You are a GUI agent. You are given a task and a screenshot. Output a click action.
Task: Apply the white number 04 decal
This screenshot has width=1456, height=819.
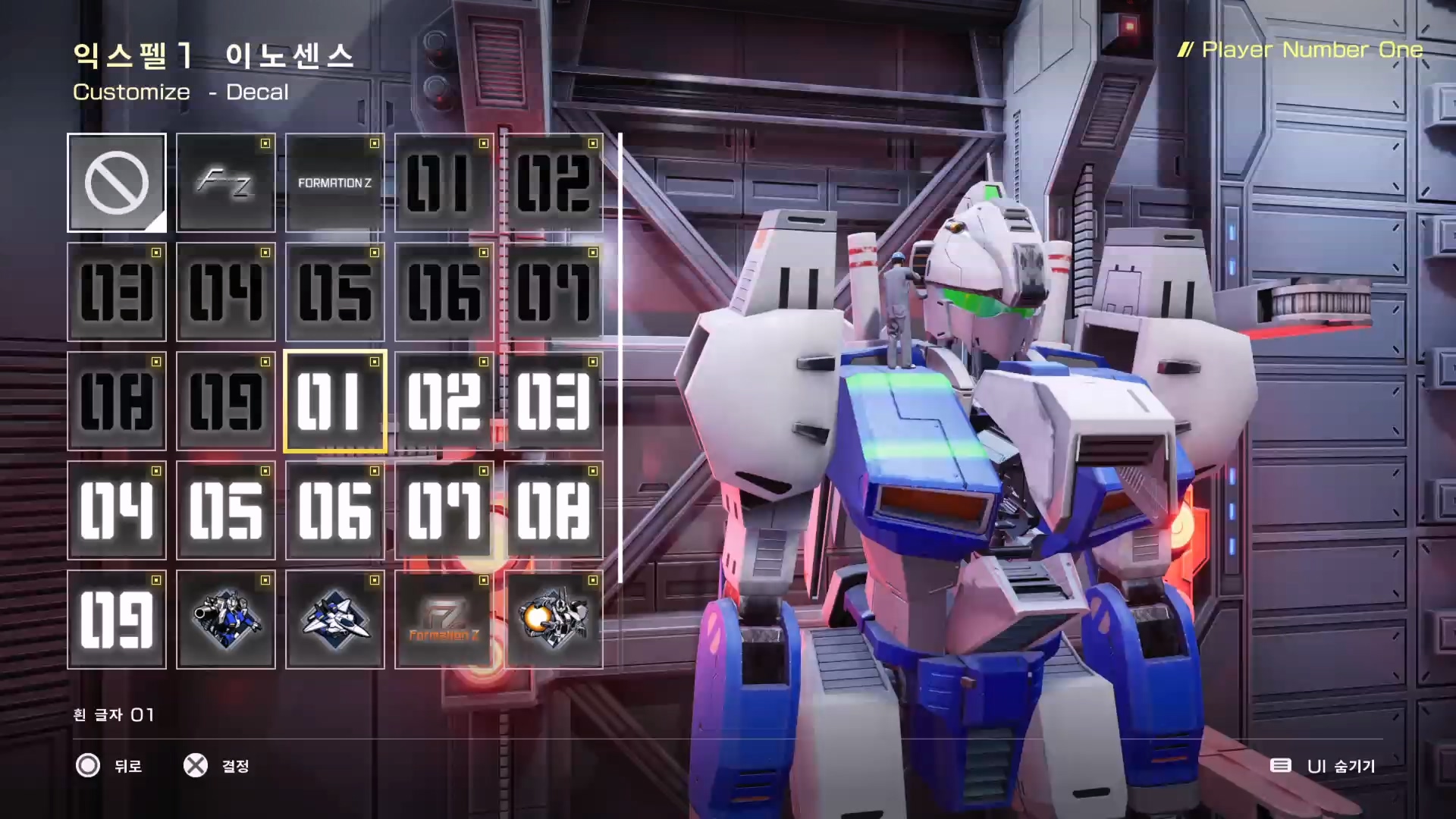tap(117, 510)
